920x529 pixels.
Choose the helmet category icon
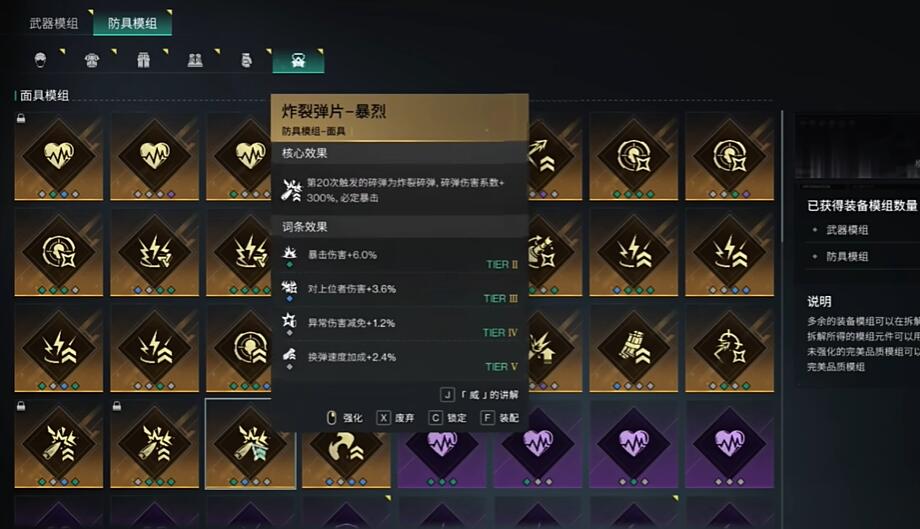click(41, 60)
